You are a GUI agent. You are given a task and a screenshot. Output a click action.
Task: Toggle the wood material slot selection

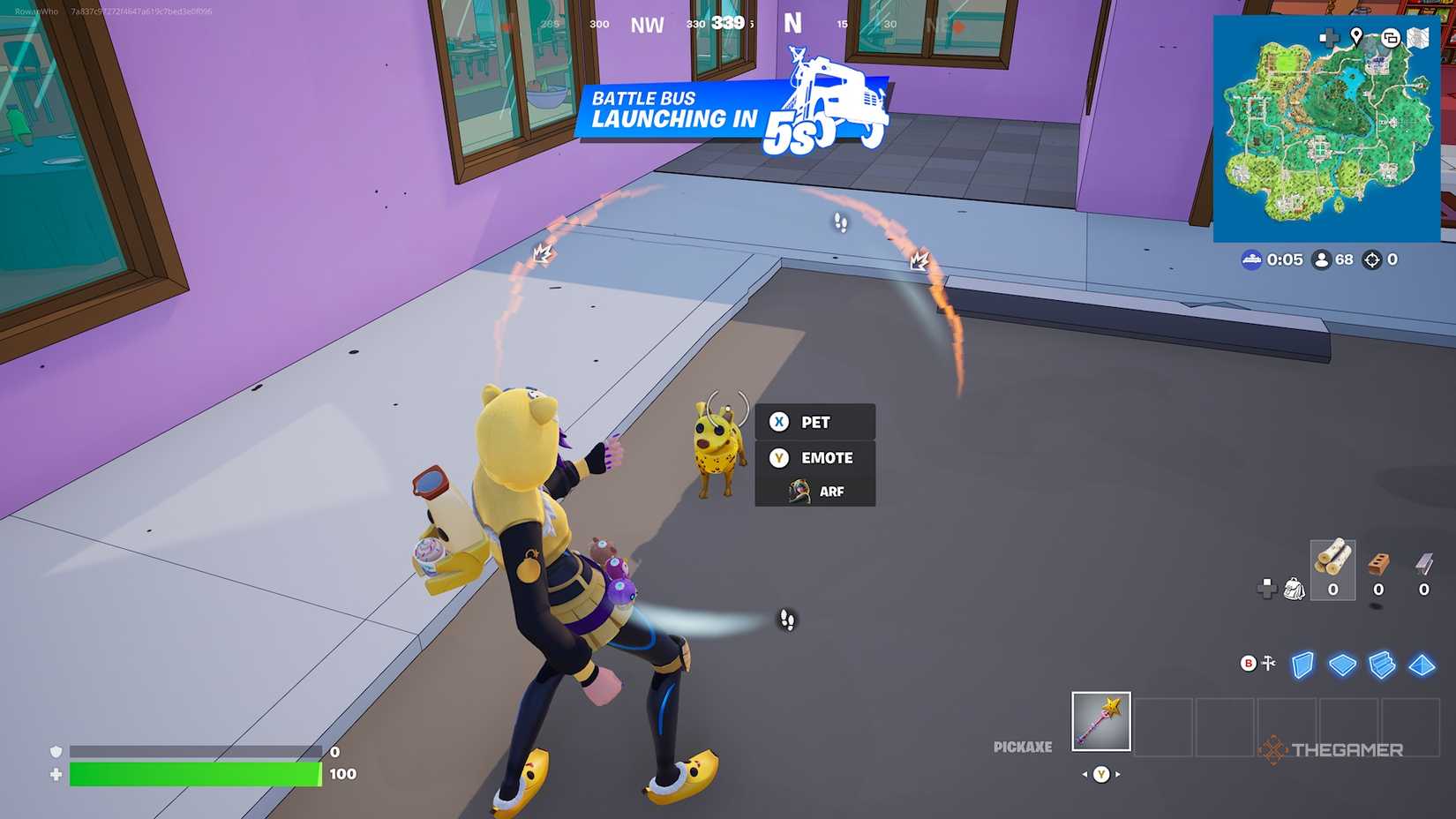pos(1332,568)
